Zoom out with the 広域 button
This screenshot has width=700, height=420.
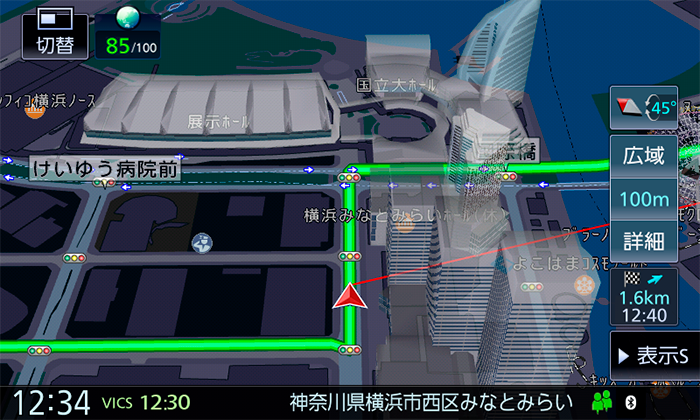[x=645, y=155]
